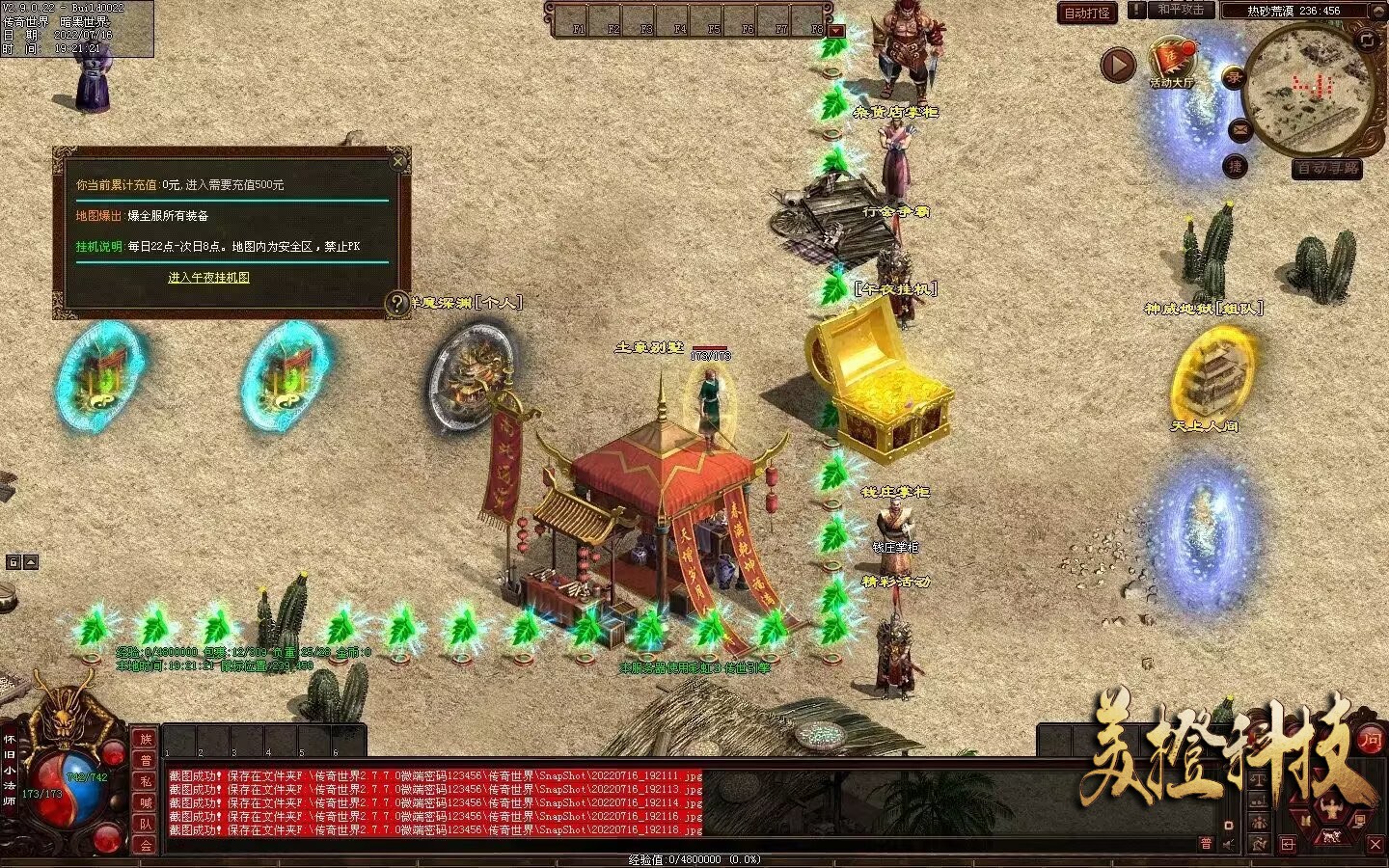Switch the 和平攻击 attack mode
Image resolution: width=1389 pixels, height=868 pixels.
tap(1181, 11)
